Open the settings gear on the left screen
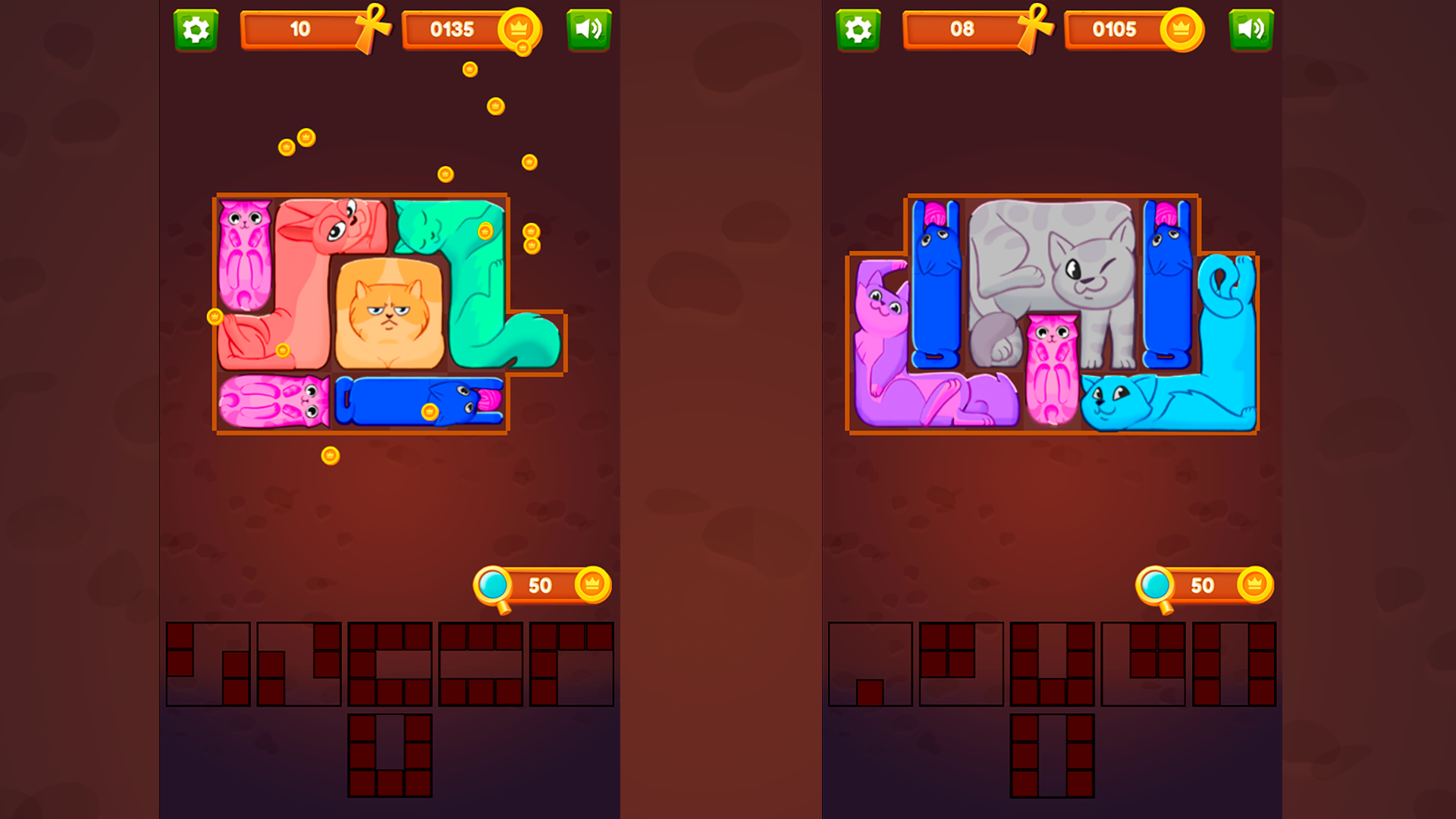The height and width of the screenshot is (819, 1456). point(196,30)
